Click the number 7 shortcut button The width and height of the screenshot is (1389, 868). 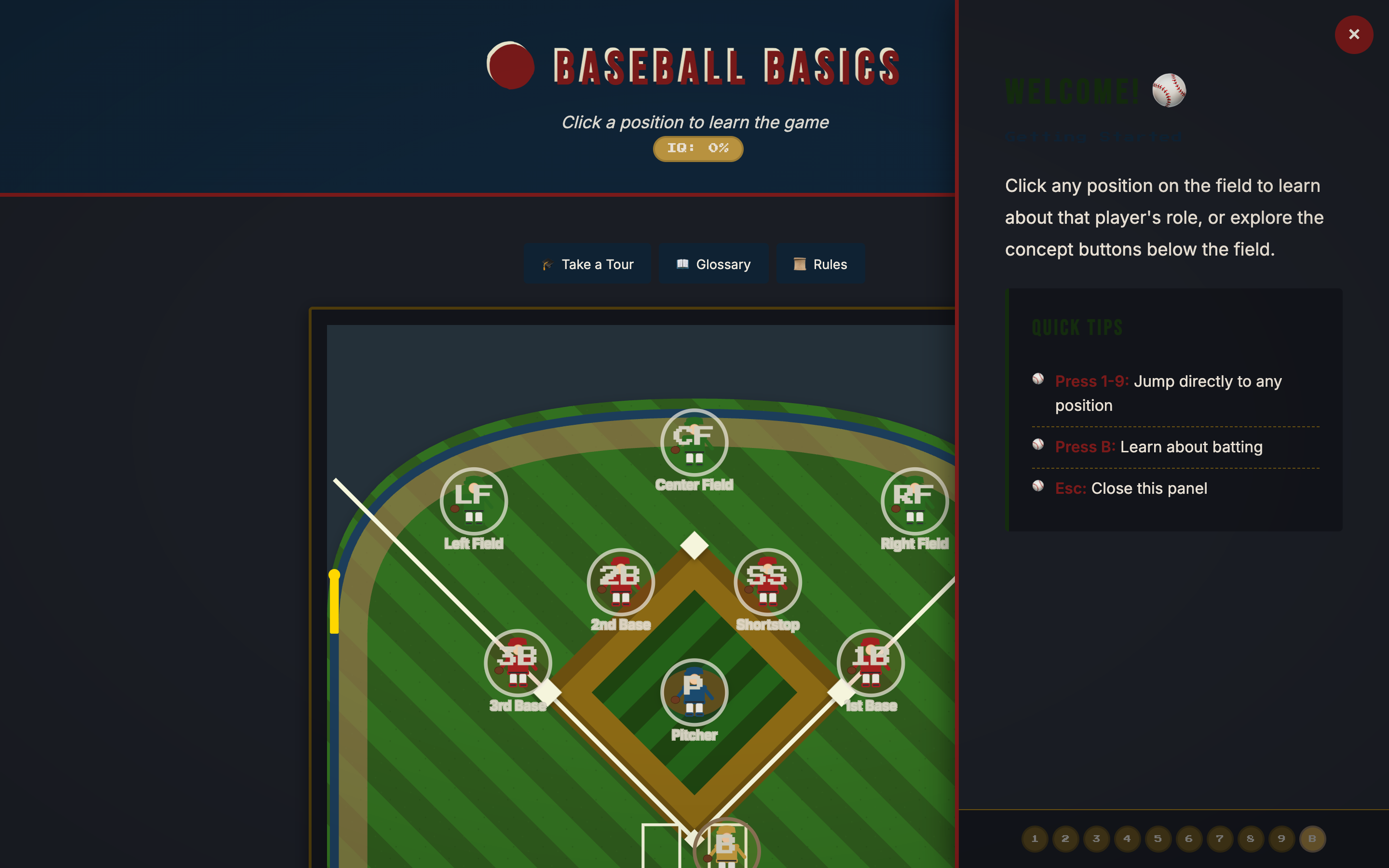pyautogui.click(x=1220, y=838)
